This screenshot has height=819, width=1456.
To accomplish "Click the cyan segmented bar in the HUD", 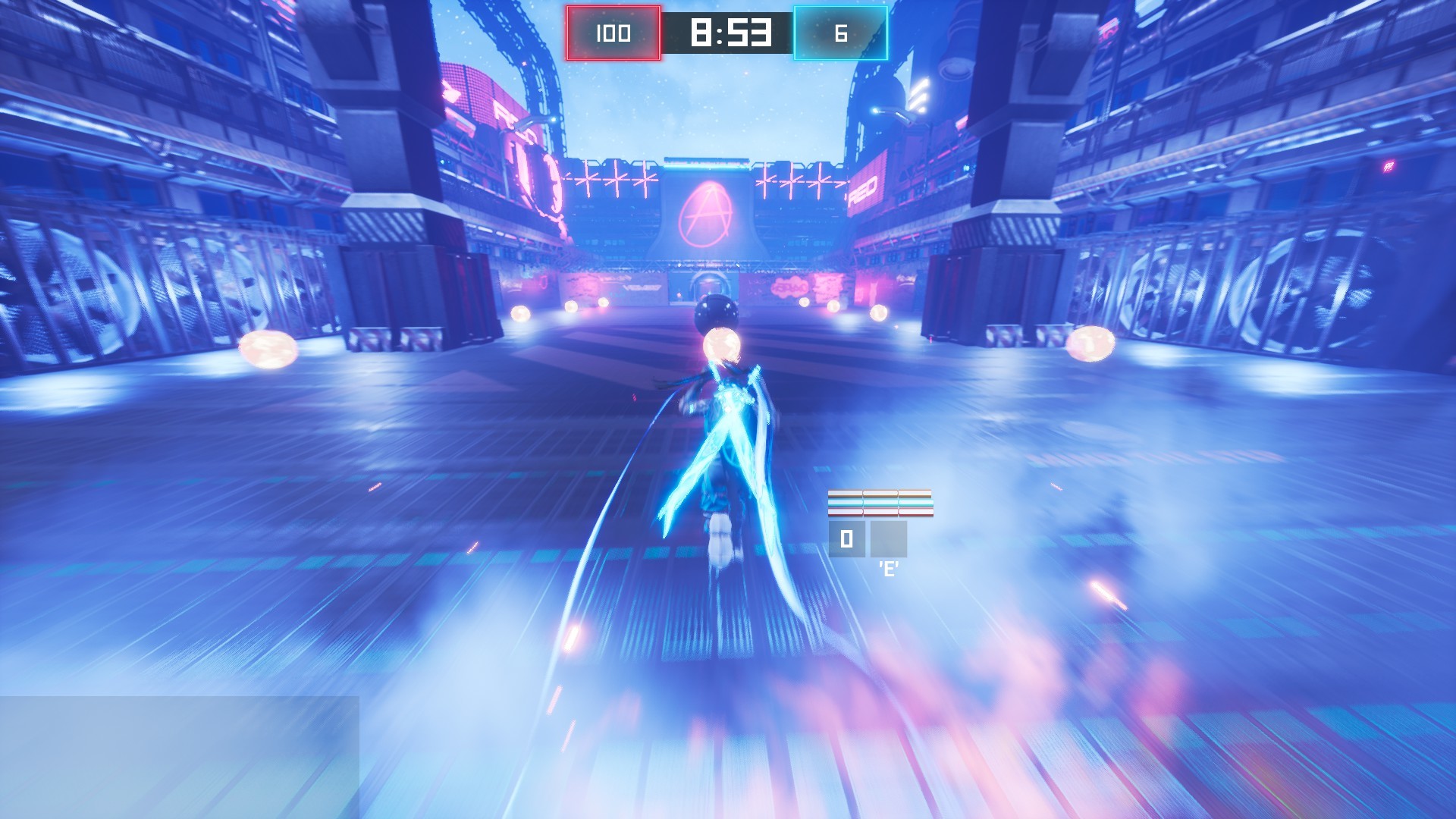I will (x=880, y=503).
